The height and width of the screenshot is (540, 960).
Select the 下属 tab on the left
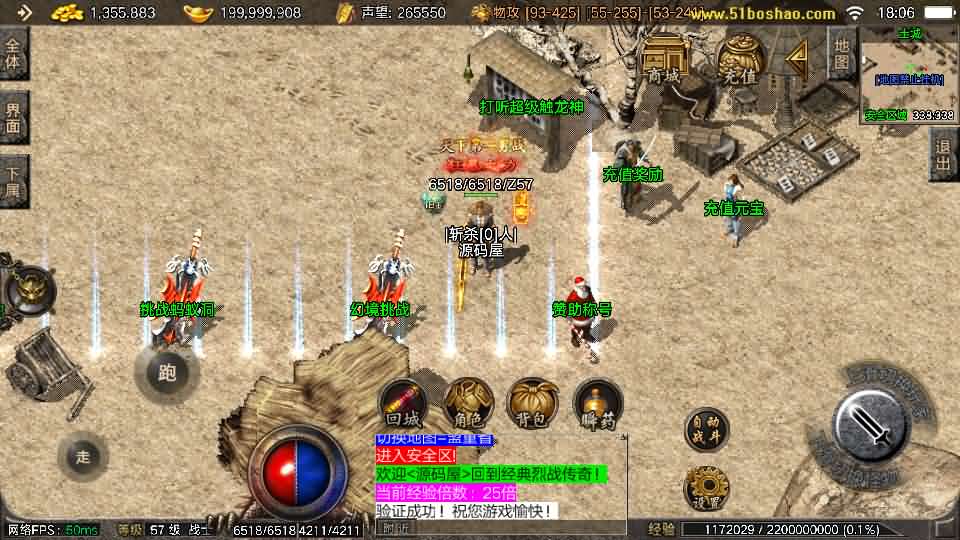coord(13,181)
